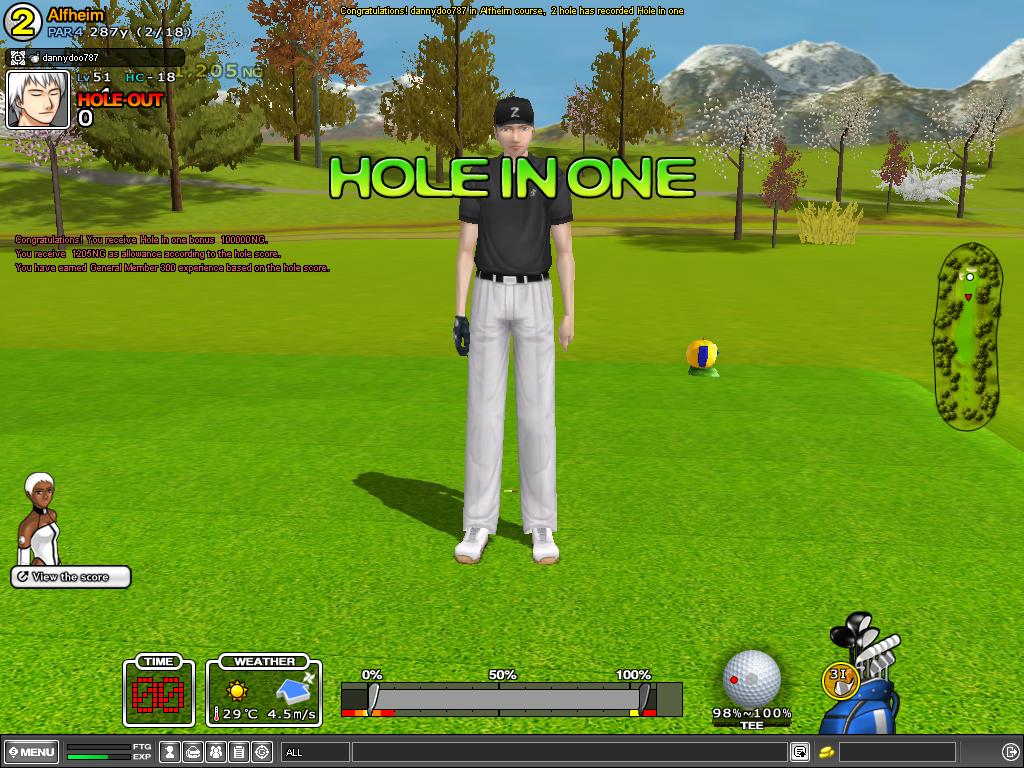
Task: Open the MENU button
Action: (32, 752)
